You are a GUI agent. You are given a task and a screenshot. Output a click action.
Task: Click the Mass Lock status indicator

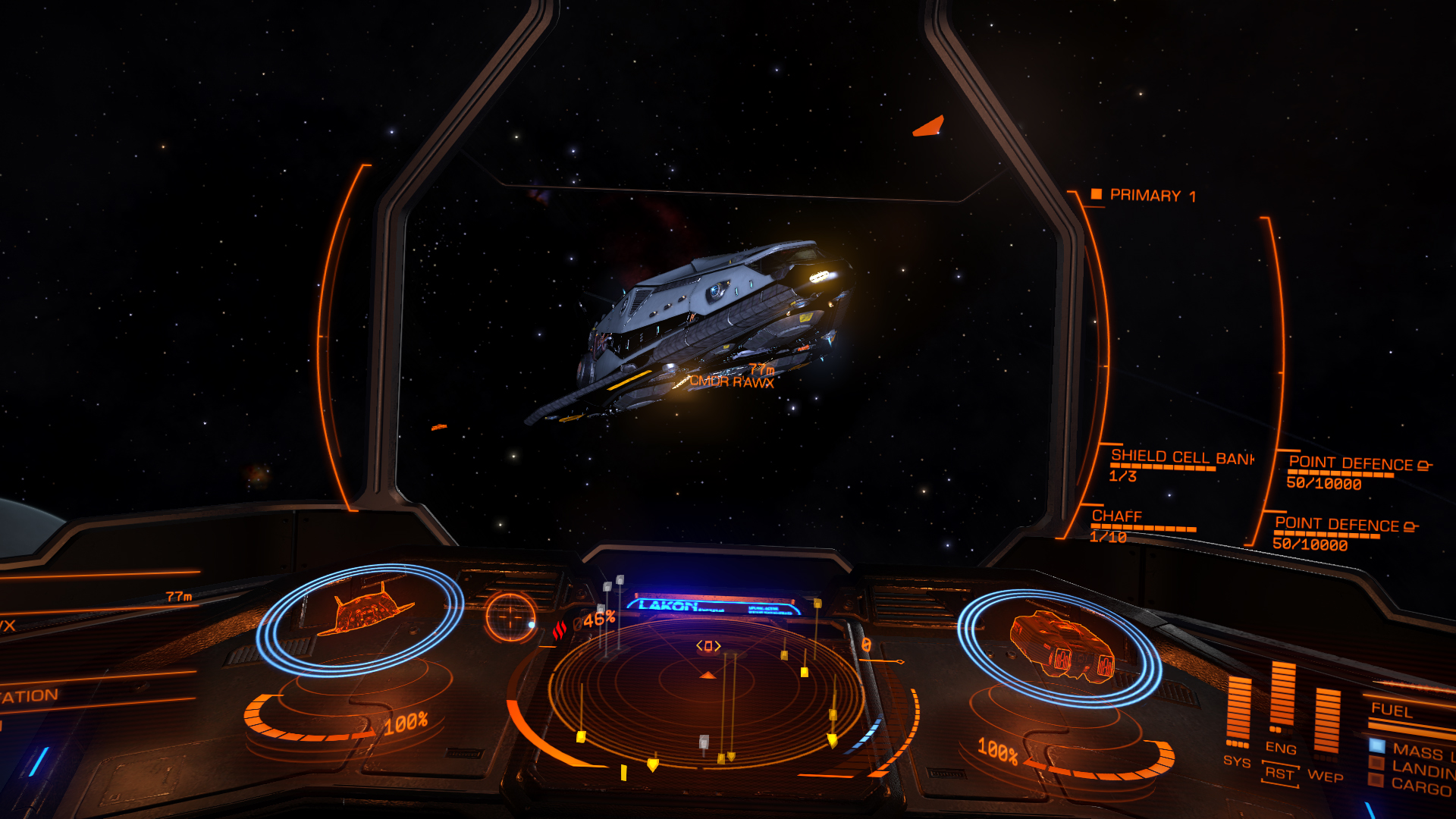coord(1420,752)
